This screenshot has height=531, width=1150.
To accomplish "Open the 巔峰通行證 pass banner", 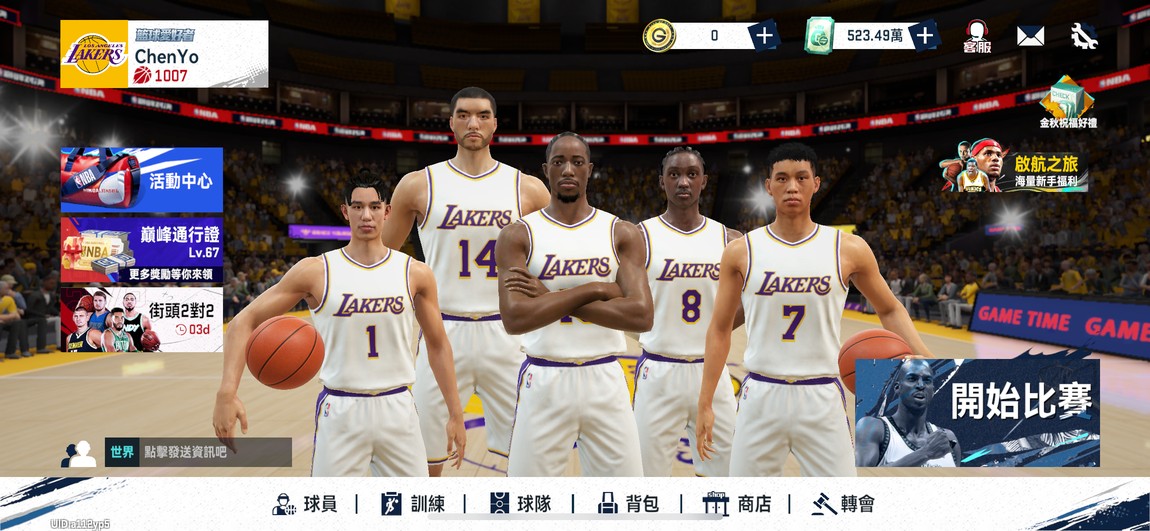I will point(142,250).
